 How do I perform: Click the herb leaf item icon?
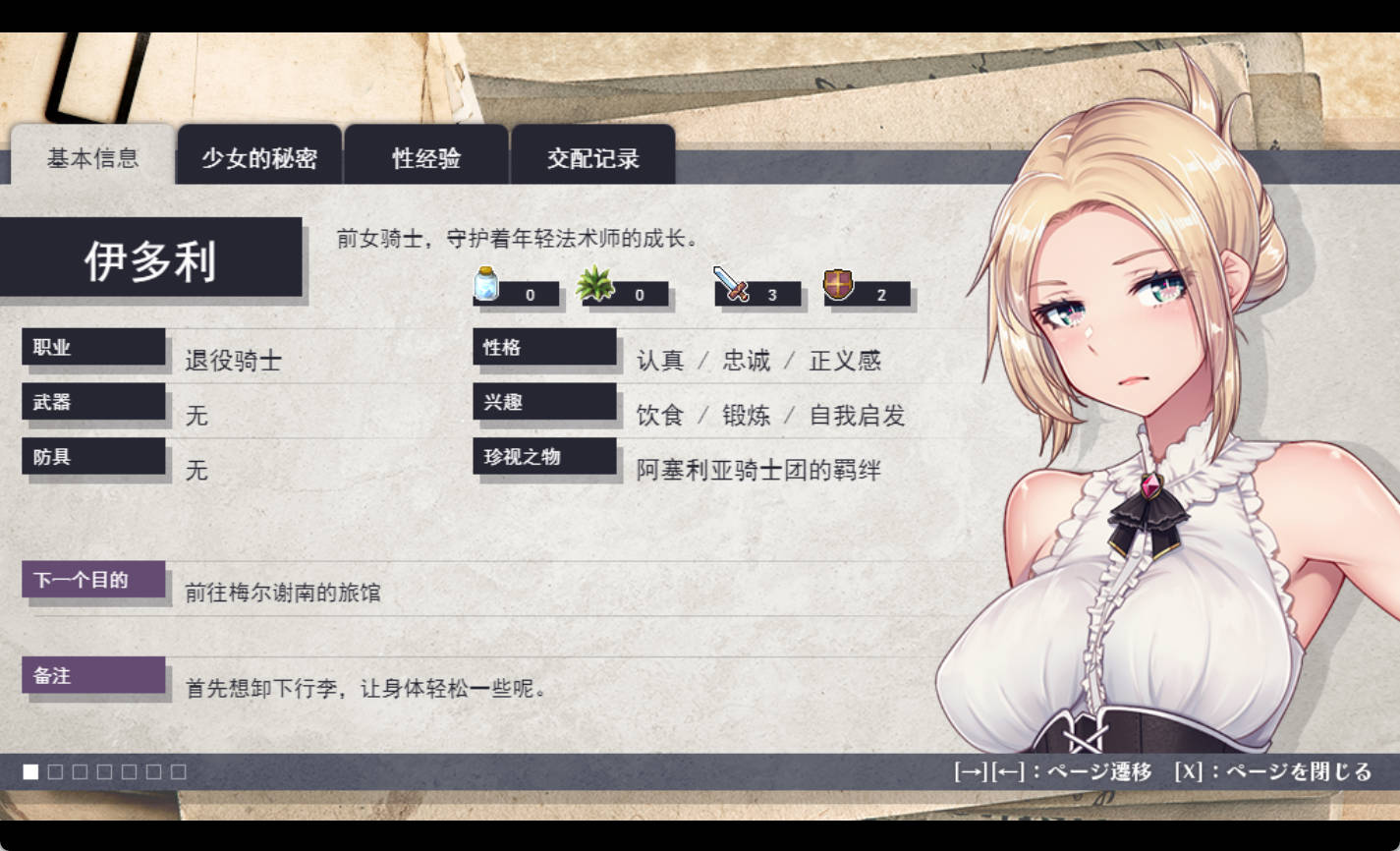click(x=593, y=284)
